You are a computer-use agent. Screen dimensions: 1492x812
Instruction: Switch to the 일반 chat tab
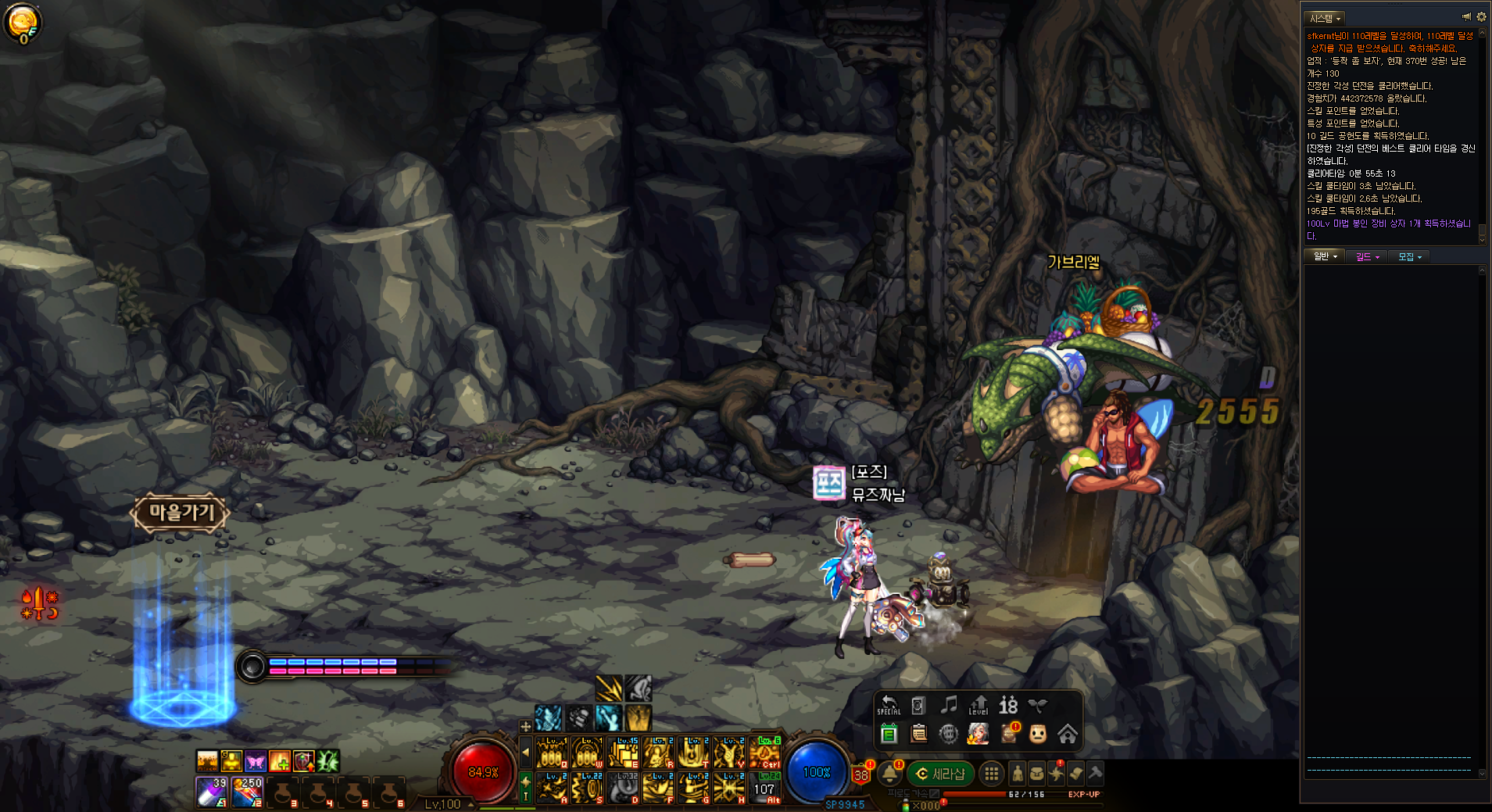(1325, 256)
